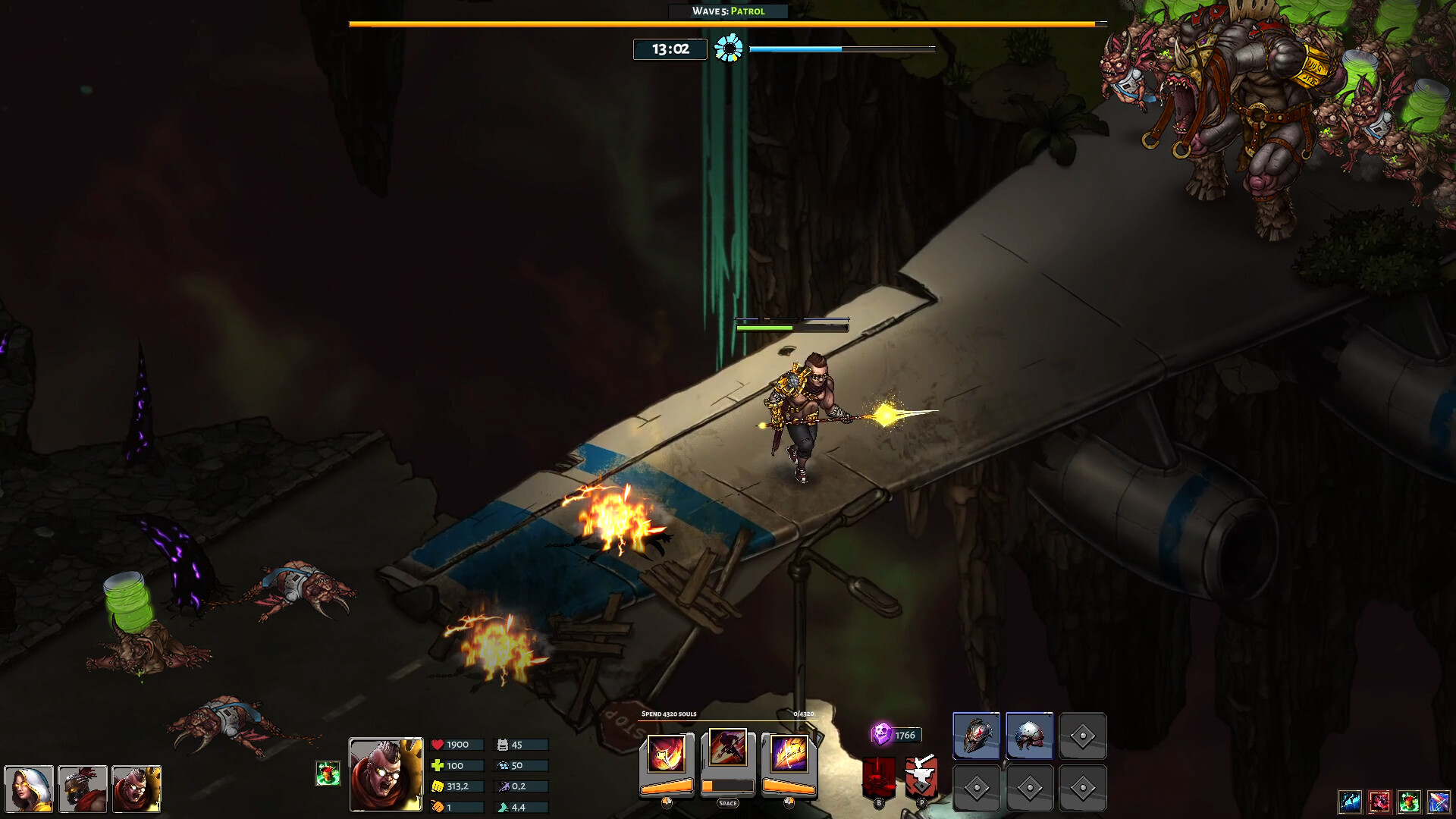Select the dark horned helmet item slot

pos(976,736)
